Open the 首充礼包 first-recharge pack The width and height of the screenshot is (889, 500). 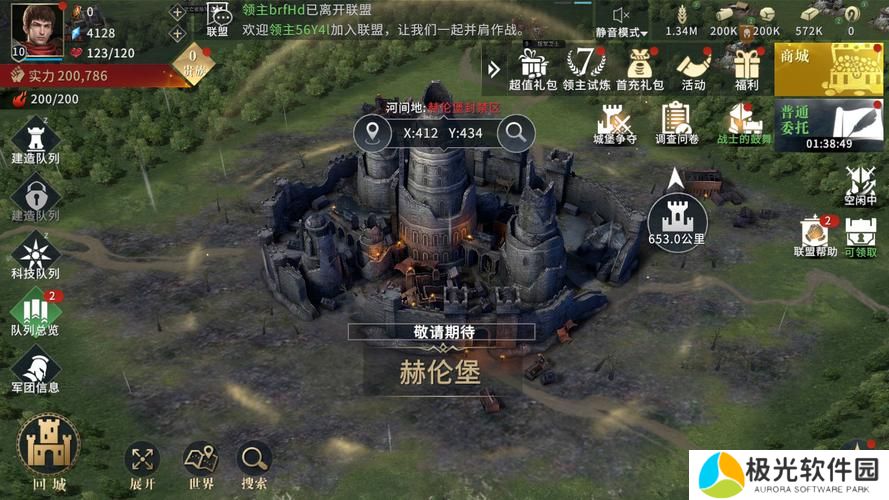point(640,68)
